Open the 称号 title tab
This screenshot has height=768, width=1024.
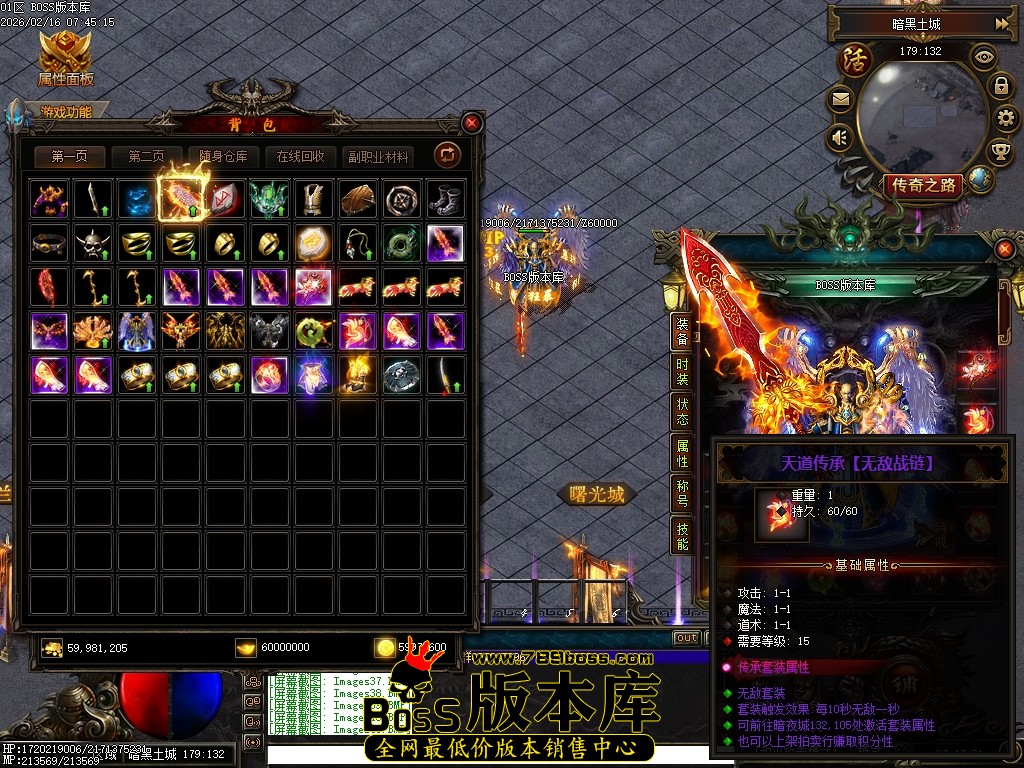click(x=682, y=493)
